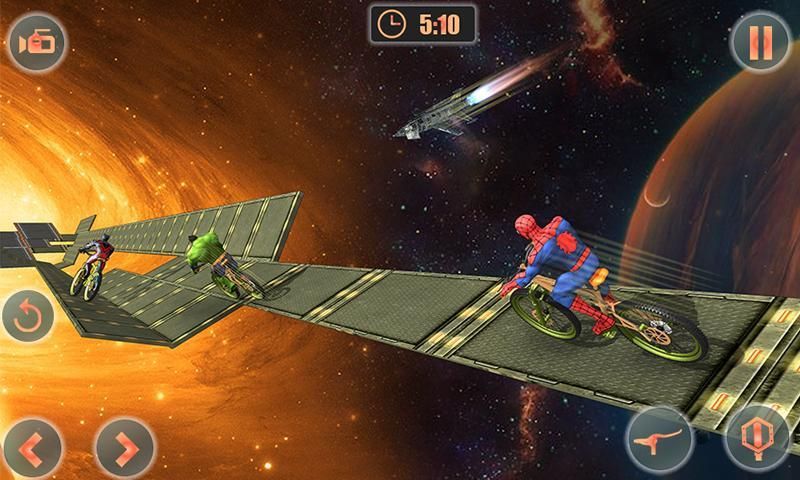800x480 pixels.
Task: Steer right with the right arrow
Action: click(x=124, y=447)
